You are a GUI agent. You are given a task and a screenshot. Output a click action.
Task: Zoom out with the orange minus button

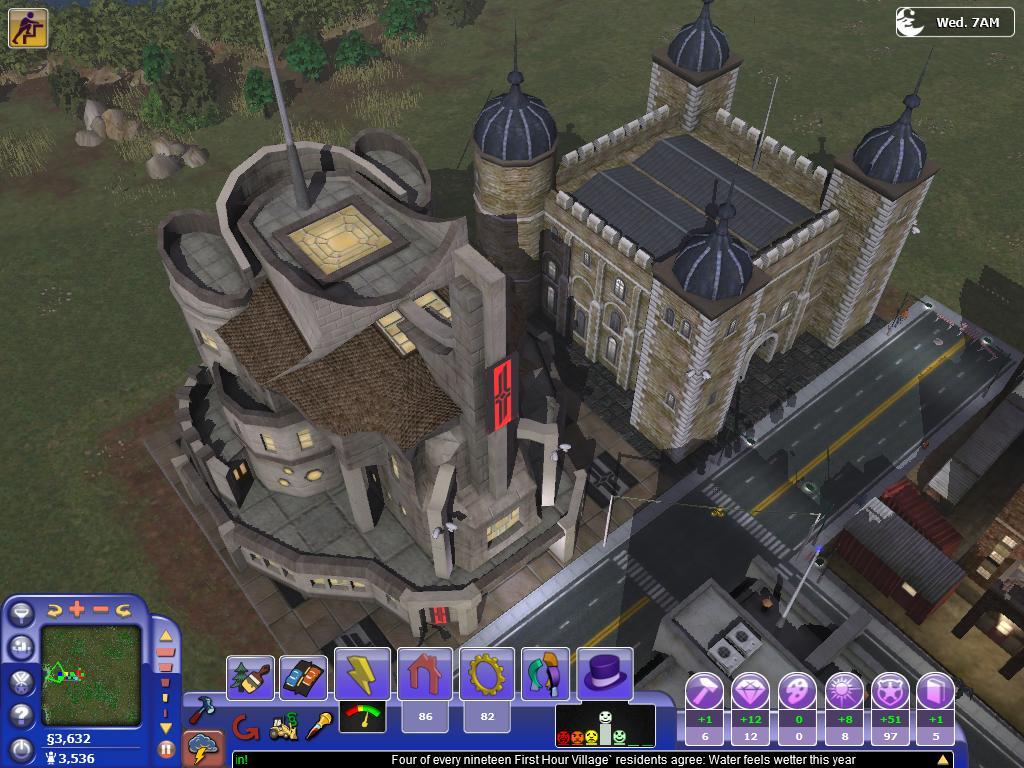tap(101, 609)
